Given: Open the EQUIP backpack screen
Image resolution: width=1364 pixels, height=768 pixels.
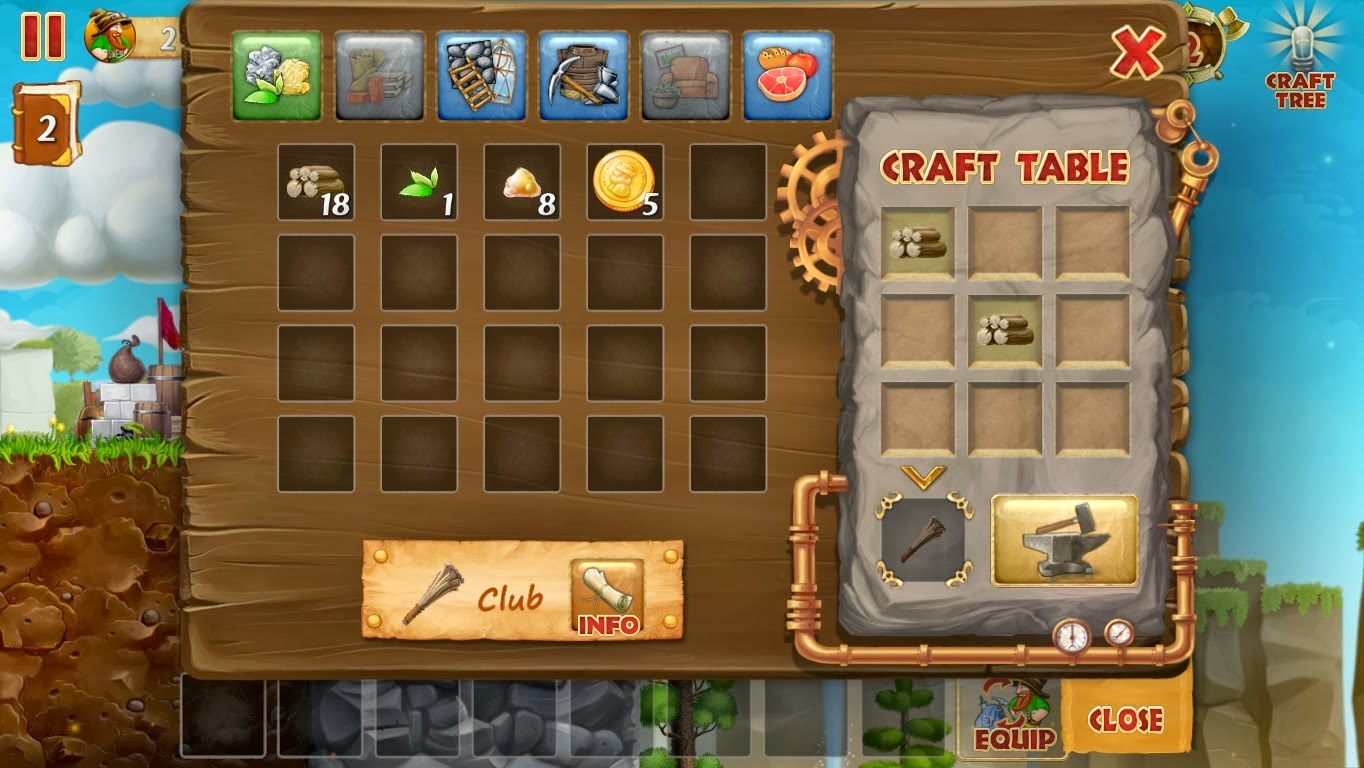Looking at the screenshot, I should pyautogui.click(x=1011, y=720).
